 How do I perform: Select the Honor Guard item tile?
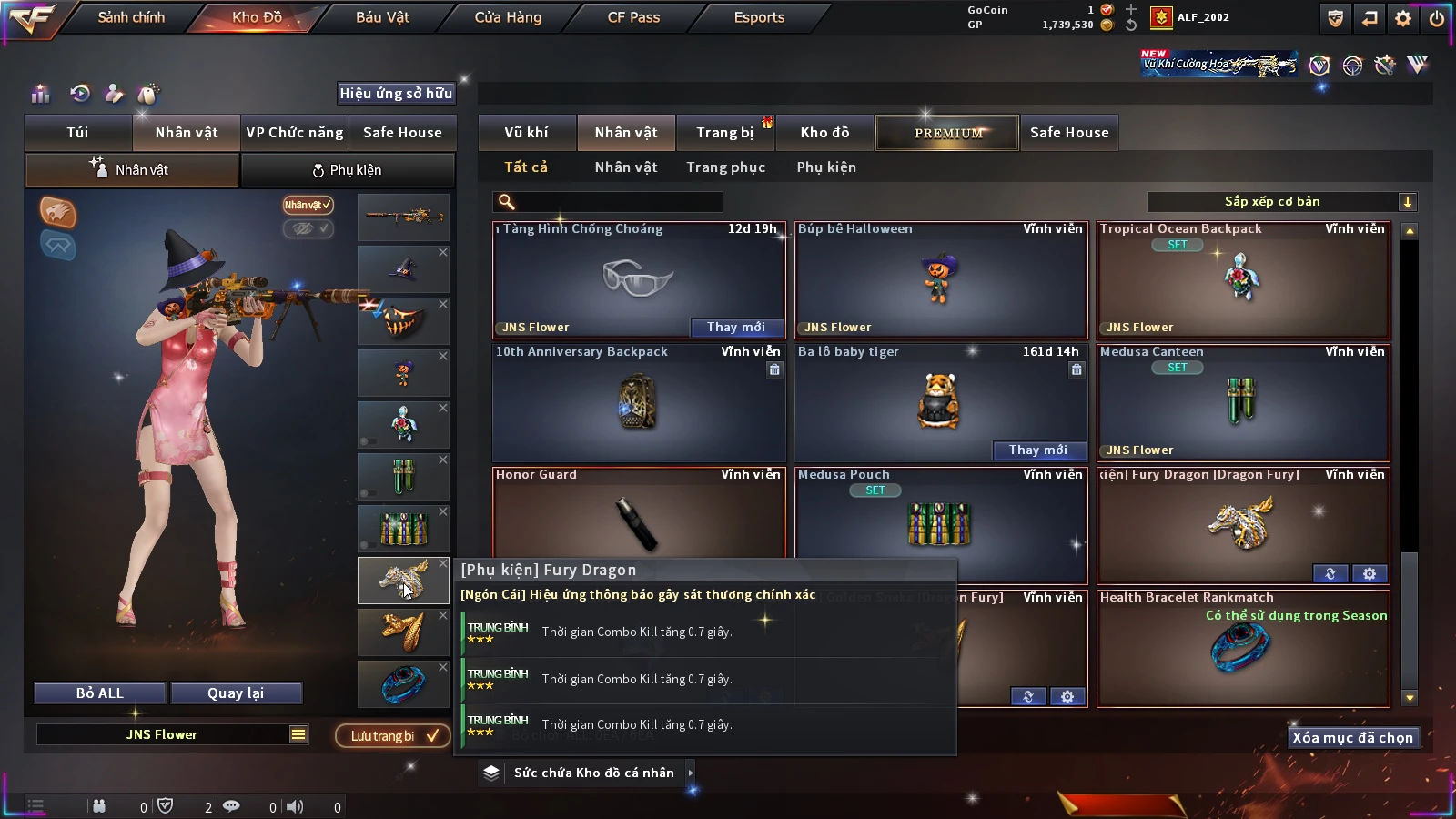[638, 514]
